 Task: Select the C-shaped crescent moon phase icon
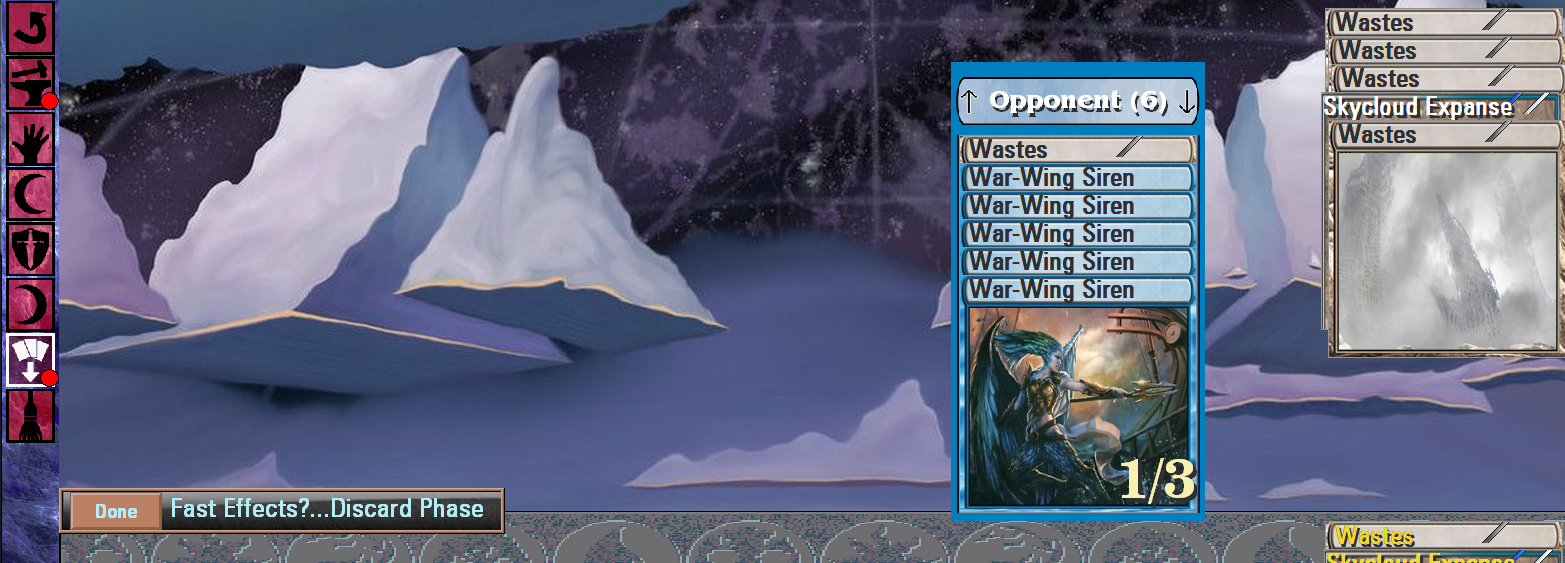click(30, 194)
